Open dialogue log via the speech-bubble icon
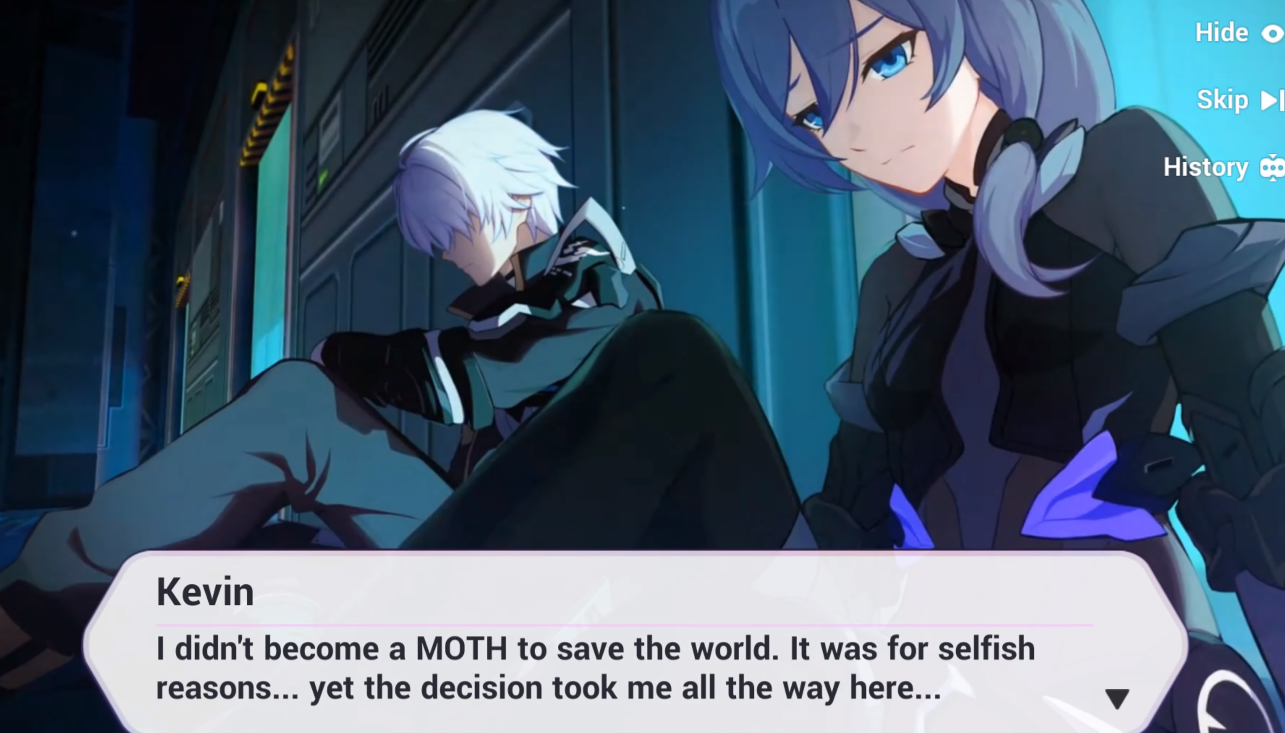The width and height of the screenshot is (1285, 733). 1272,167
